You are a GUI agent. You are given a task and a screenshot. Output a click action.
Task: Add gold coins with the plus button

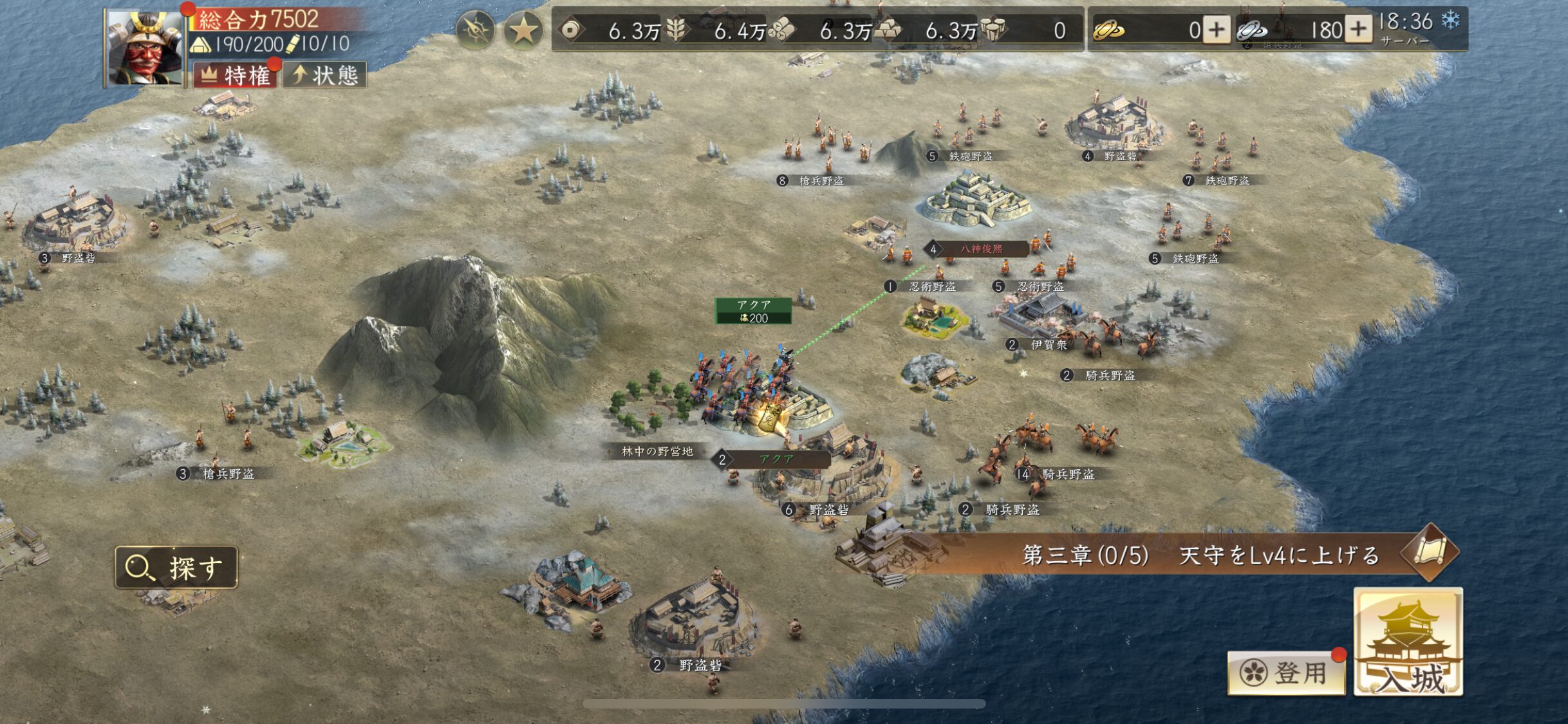click(x=1216, y=30)
